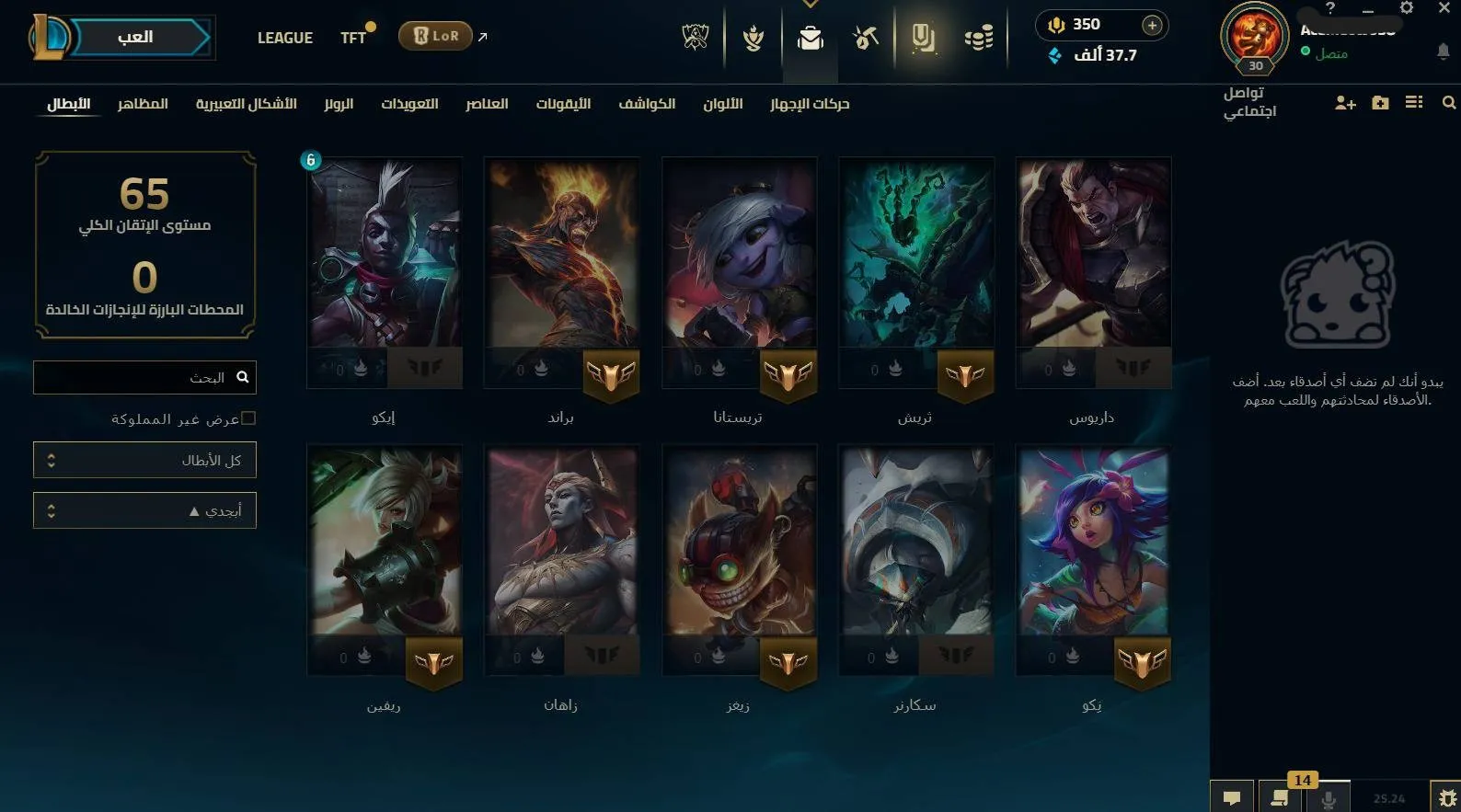The image size is (1461, 812).
Task: Open the Loot satchel icon
Action: pyautogui.click(x=809, y=39)
